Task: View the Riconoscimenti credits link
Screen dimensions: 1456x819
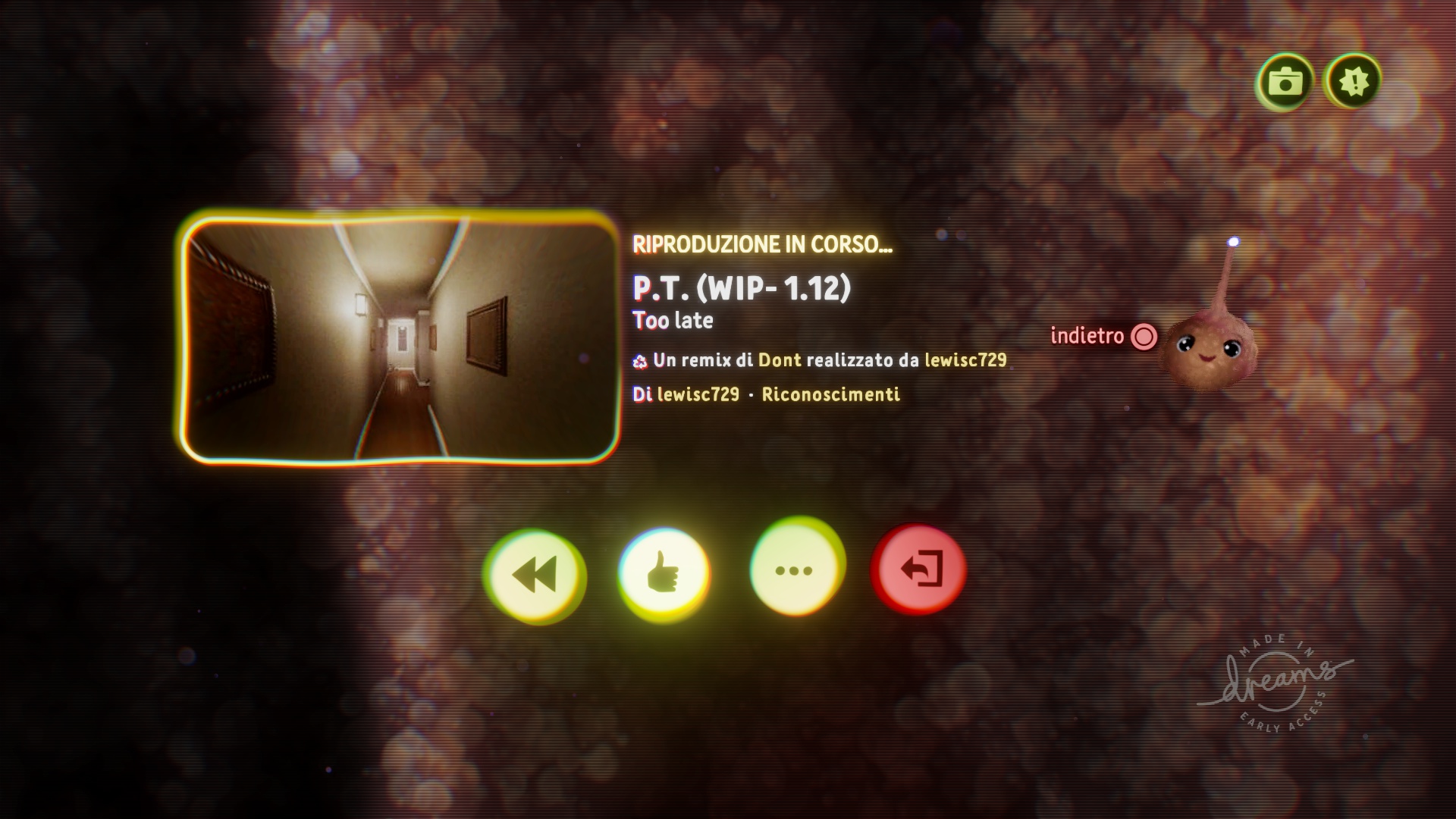Action: [x=830, y=394]
